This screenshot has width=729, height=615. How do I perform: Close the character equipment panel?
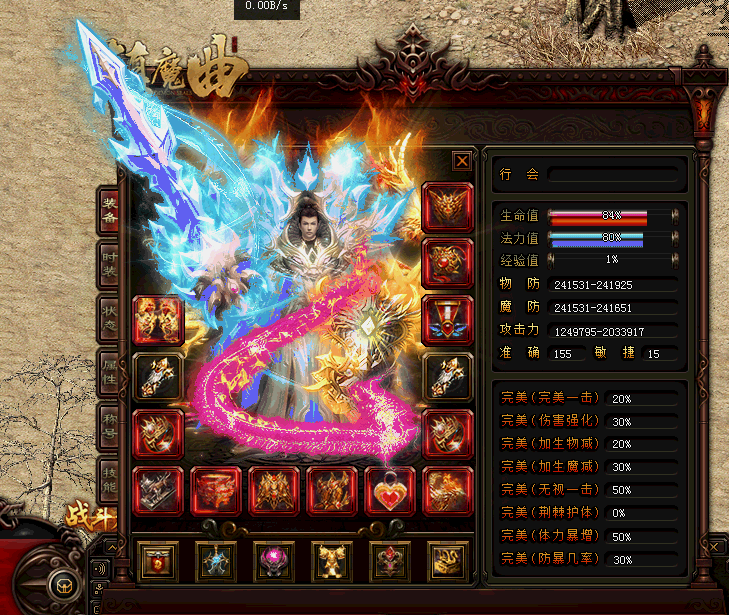click(462, 160)
